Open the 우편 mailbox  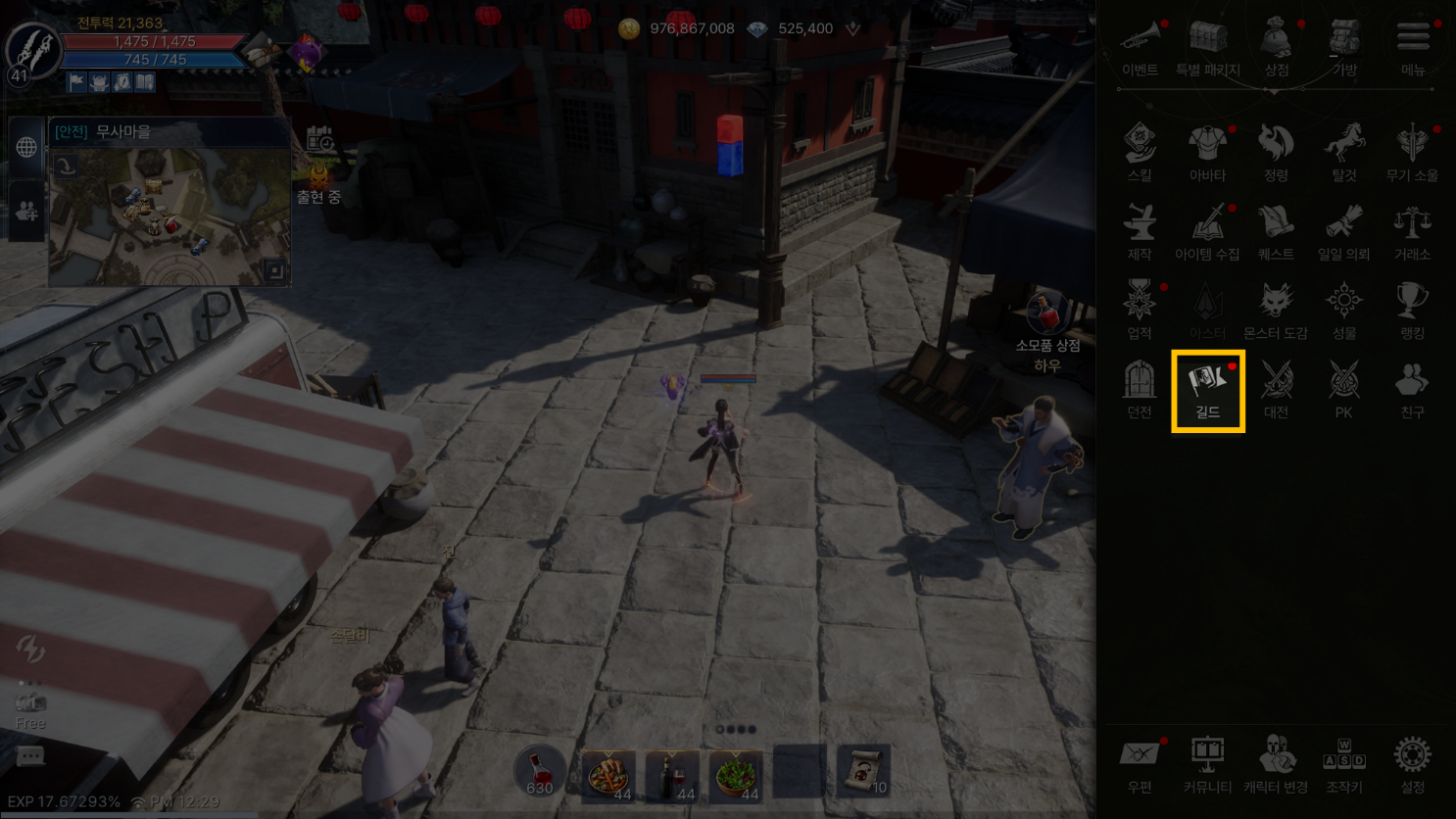coord(1140,763)
